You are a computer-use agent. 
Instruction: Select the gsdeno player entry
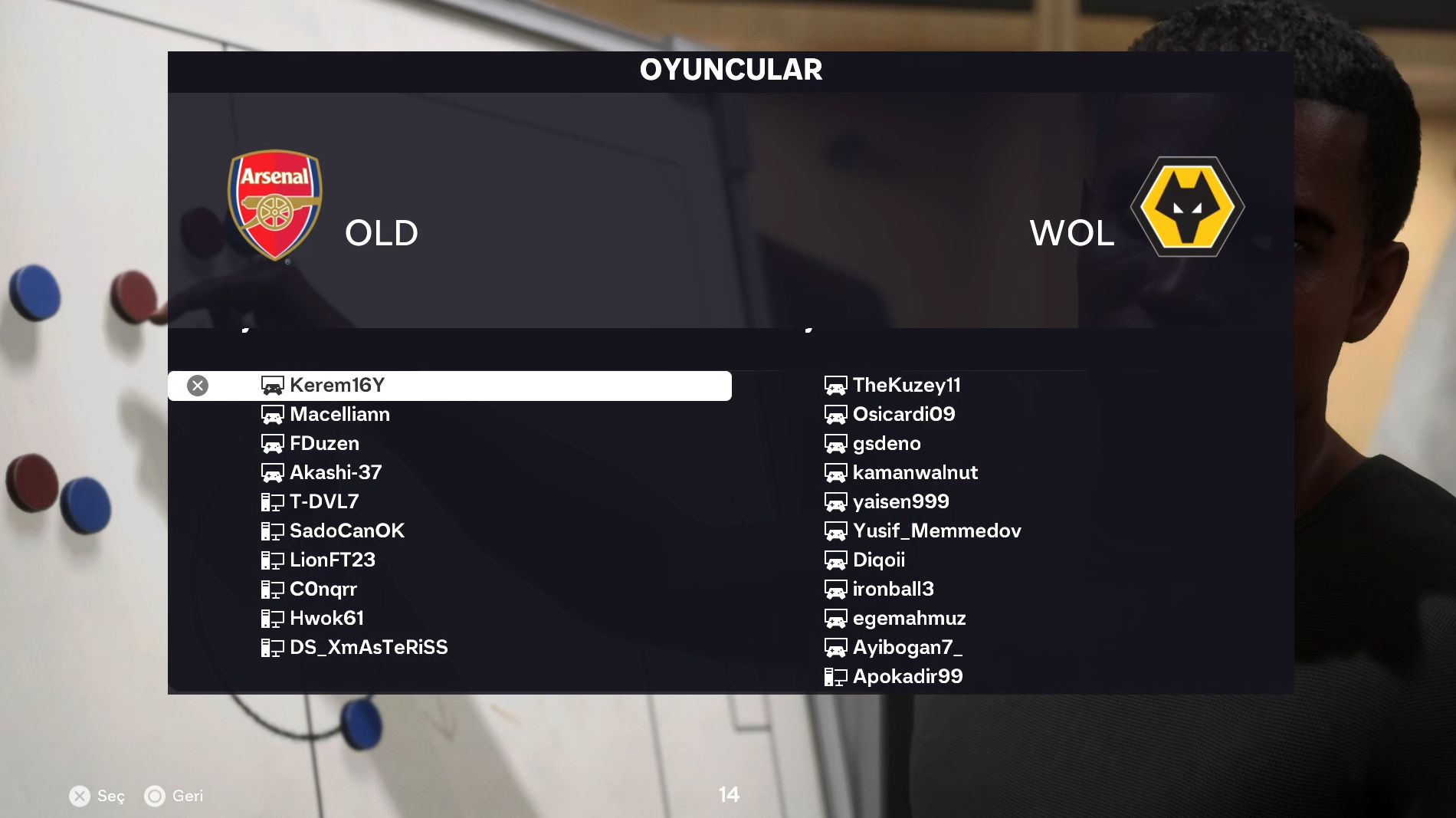coord(887,443)
